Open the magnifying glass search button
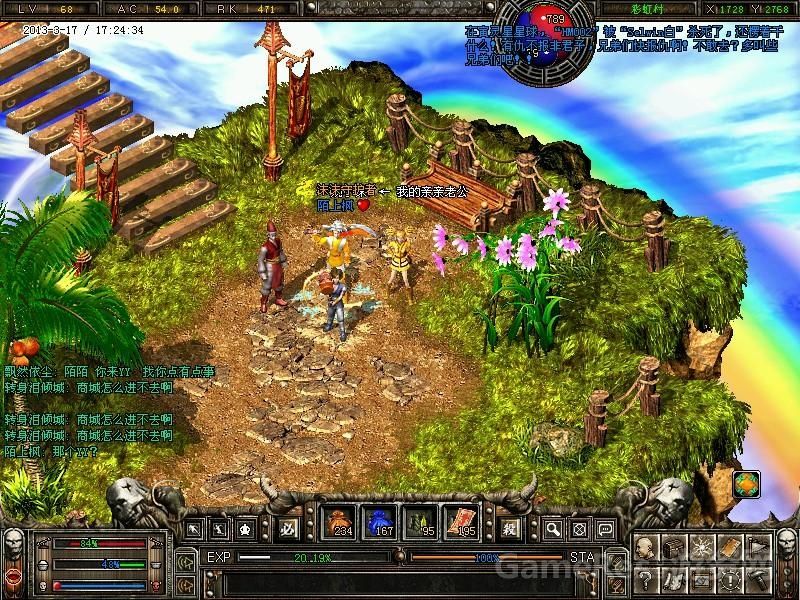 click(554, 528)
